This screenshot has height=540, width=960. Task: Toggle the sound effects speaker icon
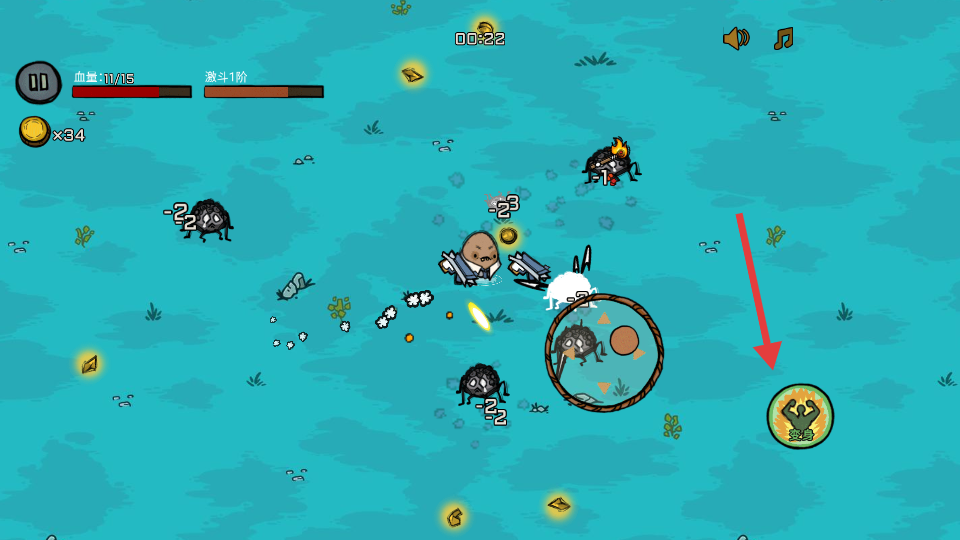[x=736, y=39]
